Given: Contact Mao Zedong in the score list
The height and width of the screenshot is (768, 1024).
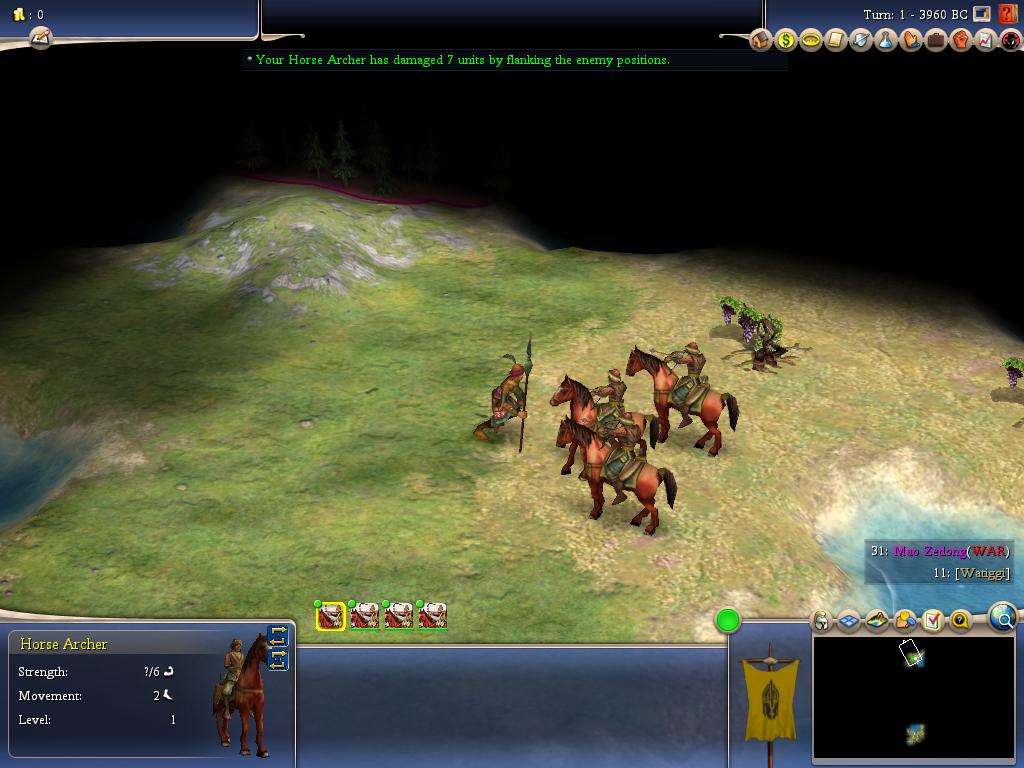Looking at the screenshot, I should click(x=929, y=551).
